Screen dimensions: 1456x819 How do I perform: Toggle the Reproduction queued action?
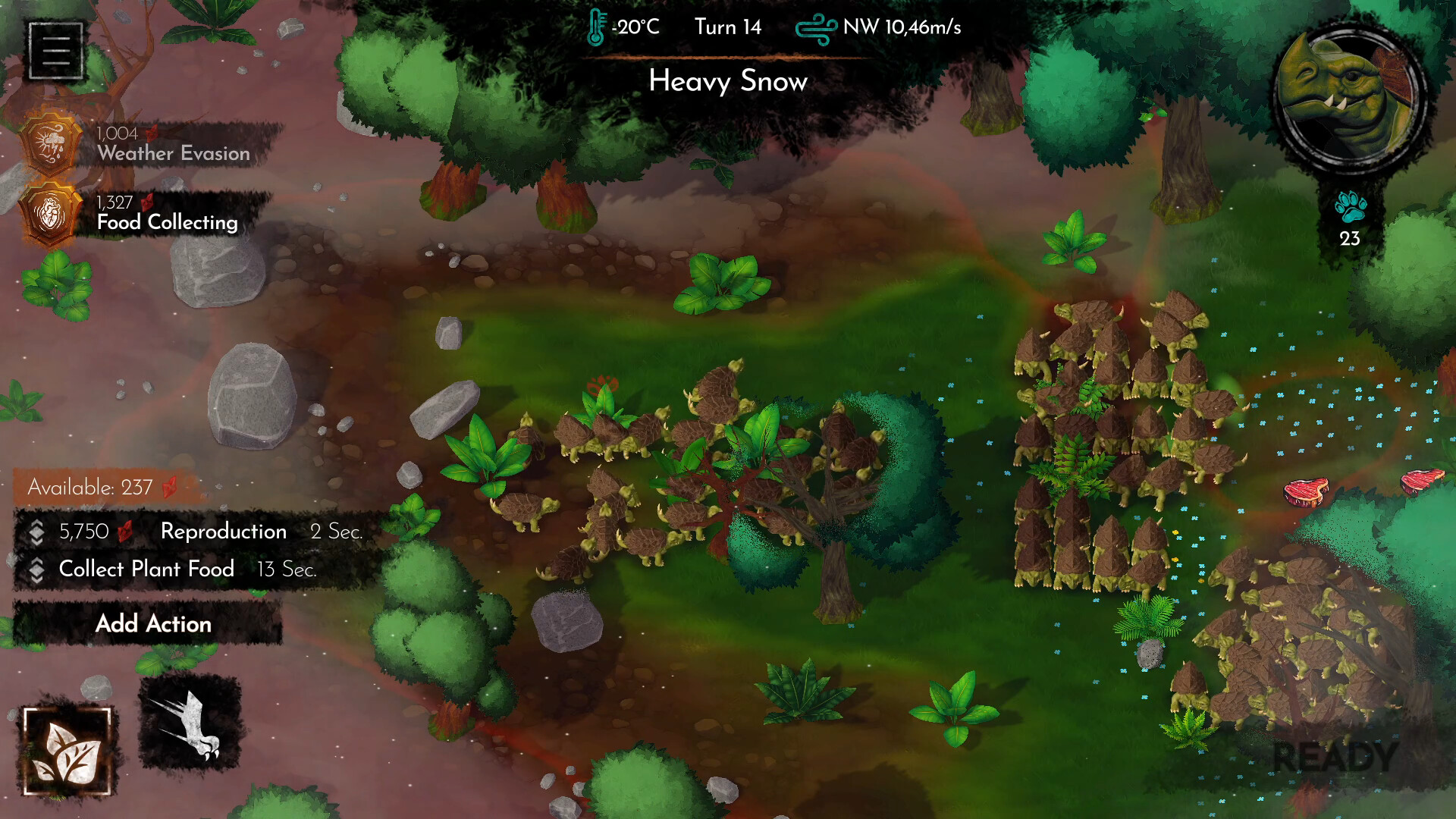(x=222, y=532)
